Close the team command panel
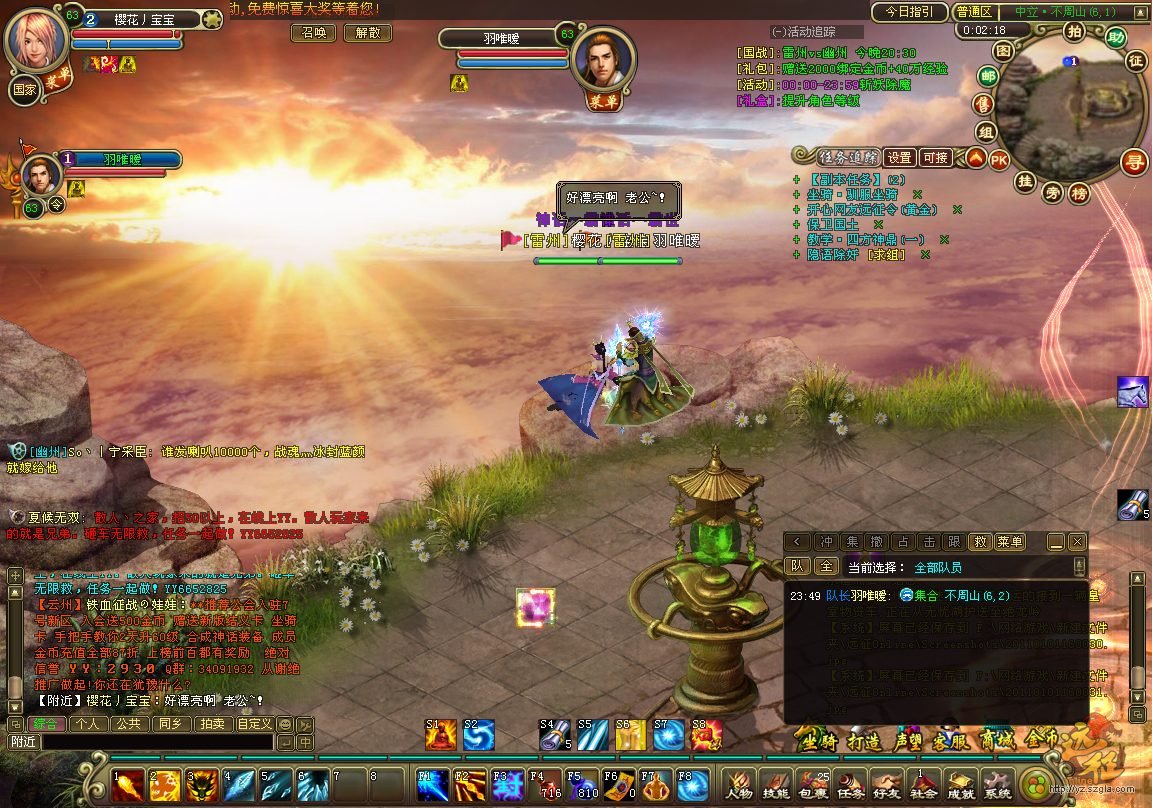 [x=1077, y=542]
